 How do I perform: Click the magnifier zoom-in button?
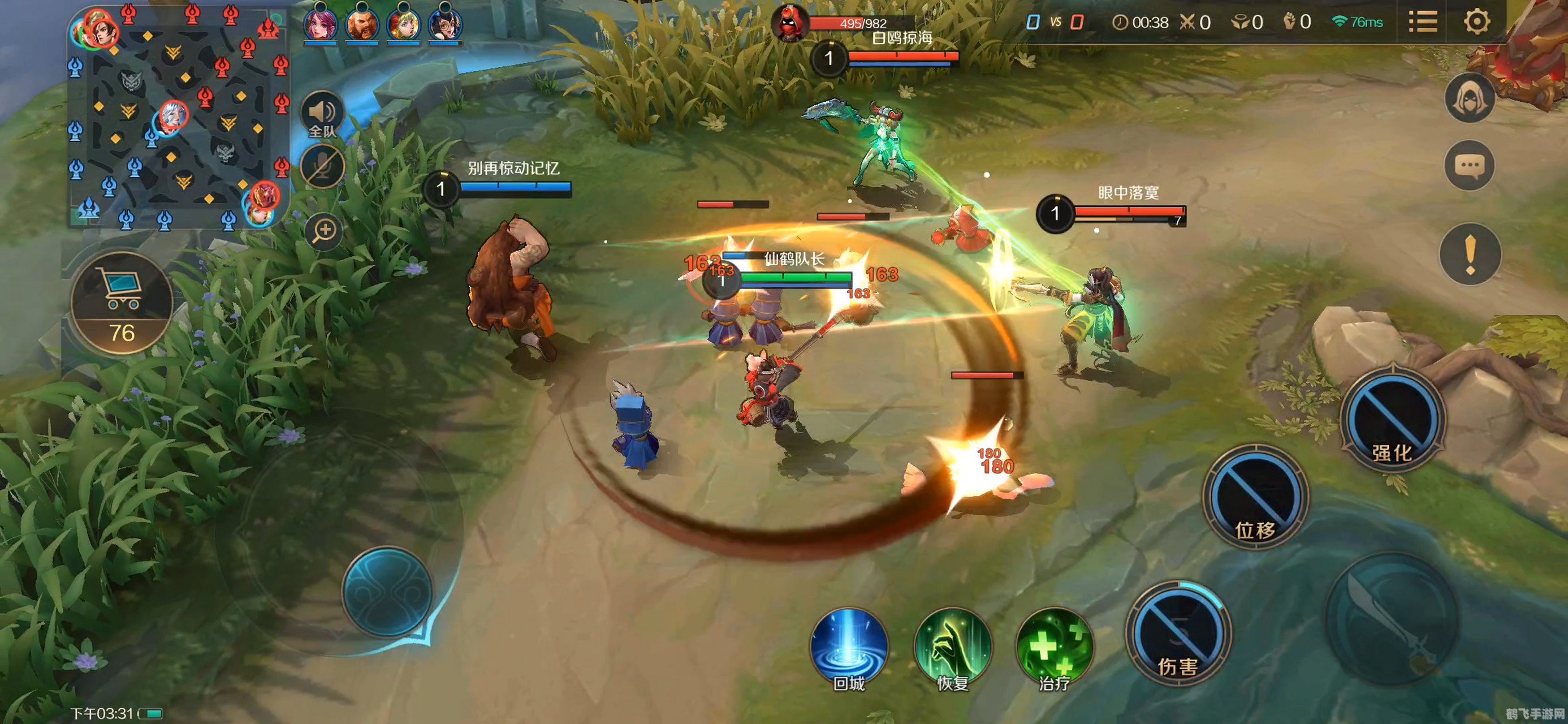coord(324,231)
